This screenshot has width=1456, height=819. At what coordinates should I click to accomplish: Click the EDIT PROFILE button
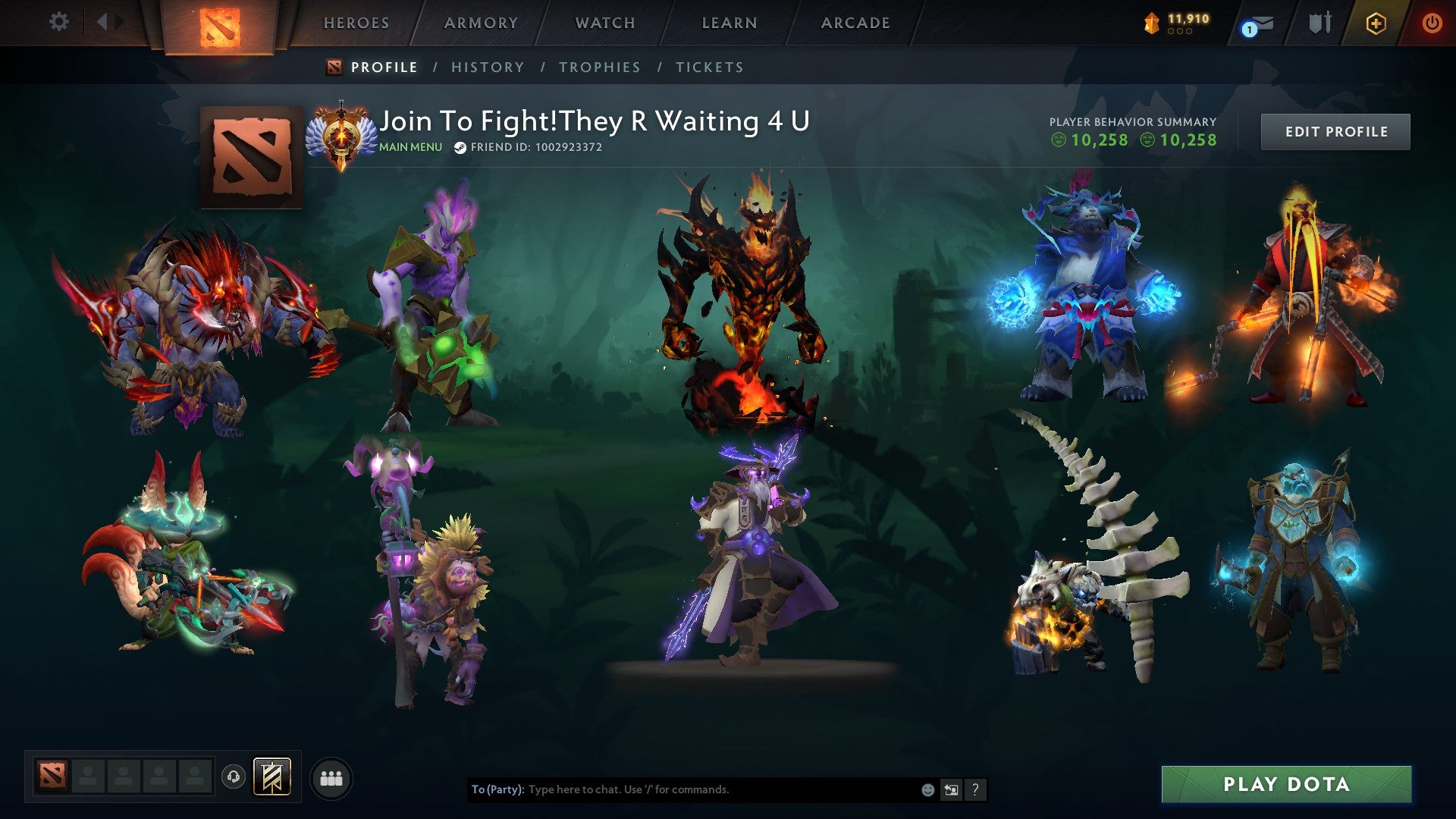pyautogui.click(x=1335, y=130)
